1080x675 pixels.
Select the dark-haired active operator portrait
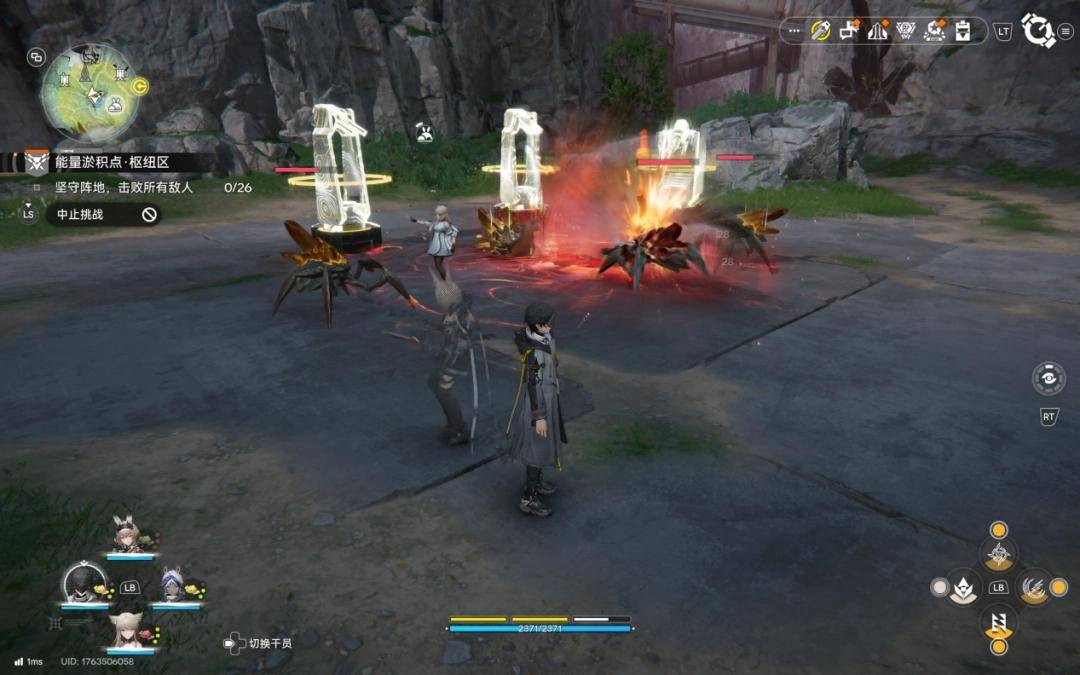[x=84, y=584]
